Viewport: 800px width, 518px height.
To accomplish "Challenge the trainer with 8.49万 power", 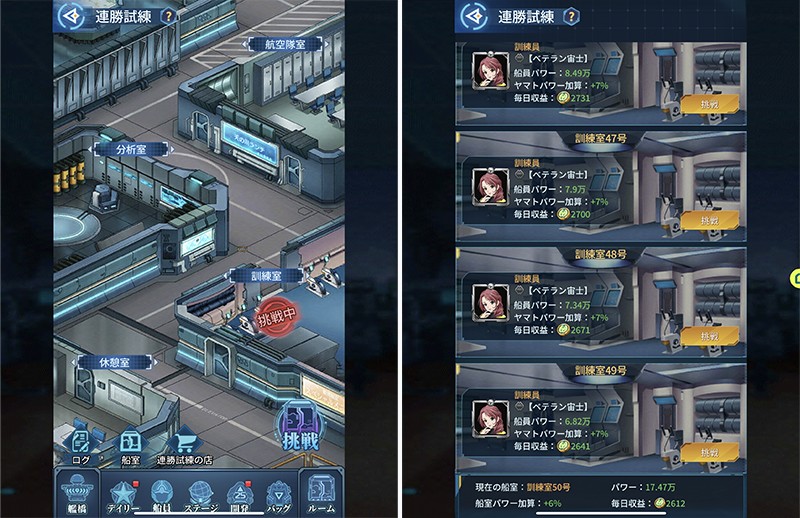I will [x=710, y=105].
